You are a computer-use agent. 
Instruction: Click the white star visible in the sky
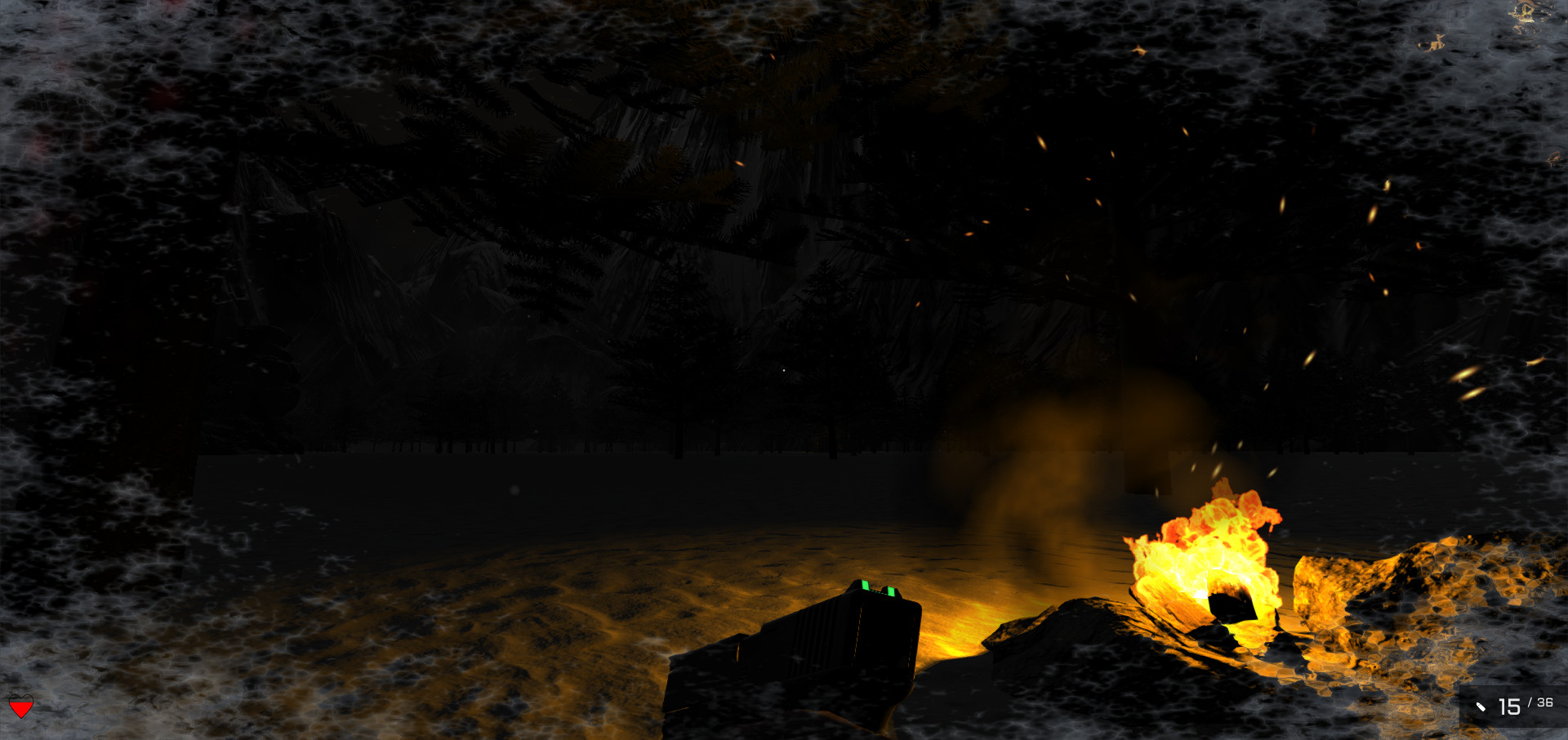tap(784, 369)
